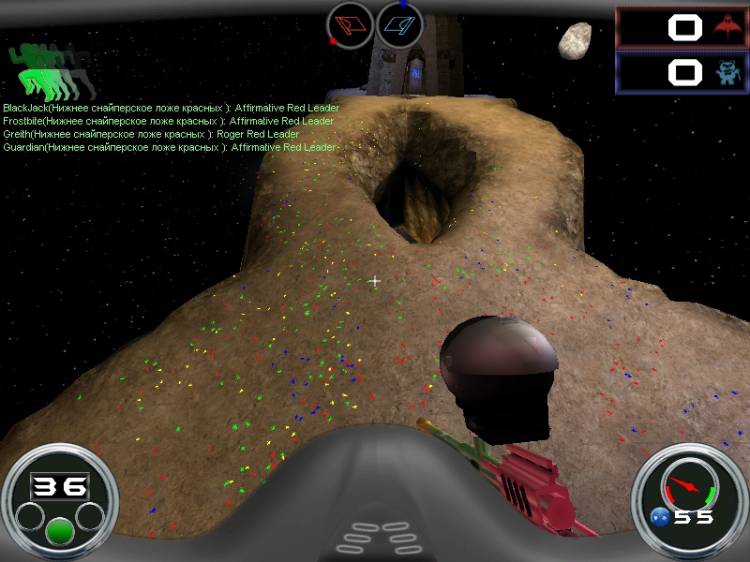750x562 pixels.
Task: Select the blue team creature emblem
Action: [x=725, y=72]
